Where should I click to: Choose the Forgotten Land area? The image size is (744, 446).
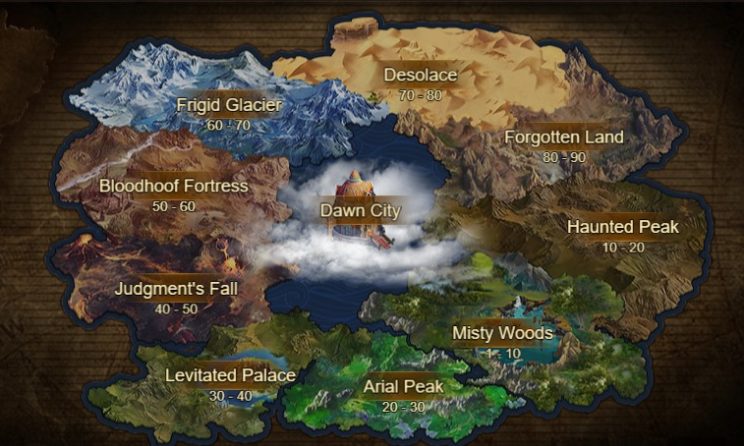563,137
